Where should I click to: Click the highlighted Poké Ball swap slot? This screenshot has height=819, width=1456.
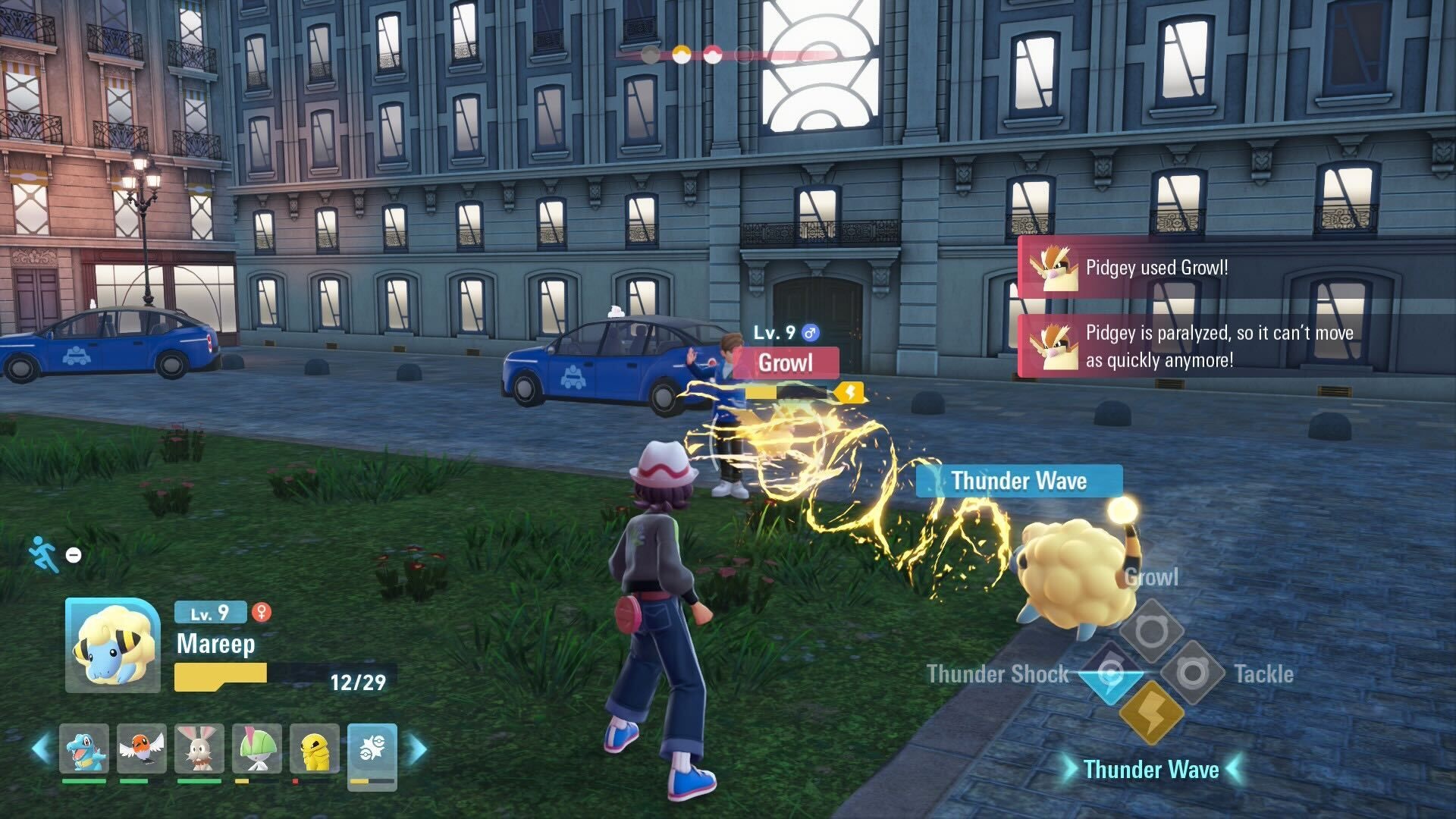pyautogui.click(x=372, y=750)
